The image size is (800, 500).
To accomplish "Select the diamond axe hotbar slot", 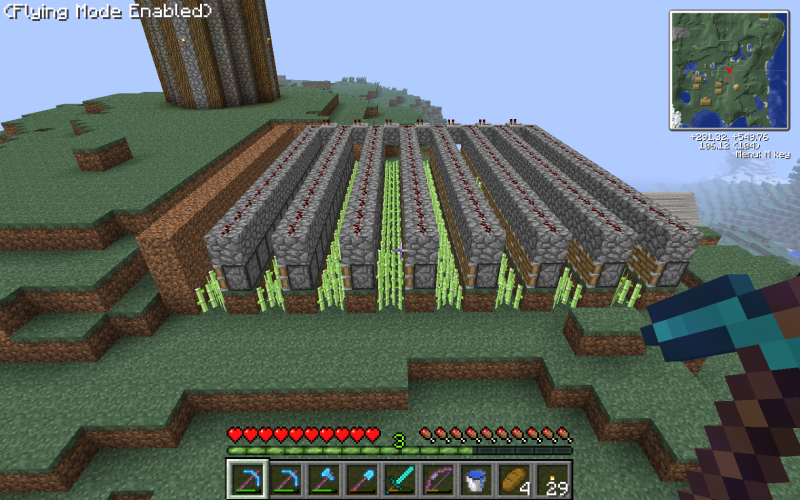I will pyautogui.click(x=322, y=479).
